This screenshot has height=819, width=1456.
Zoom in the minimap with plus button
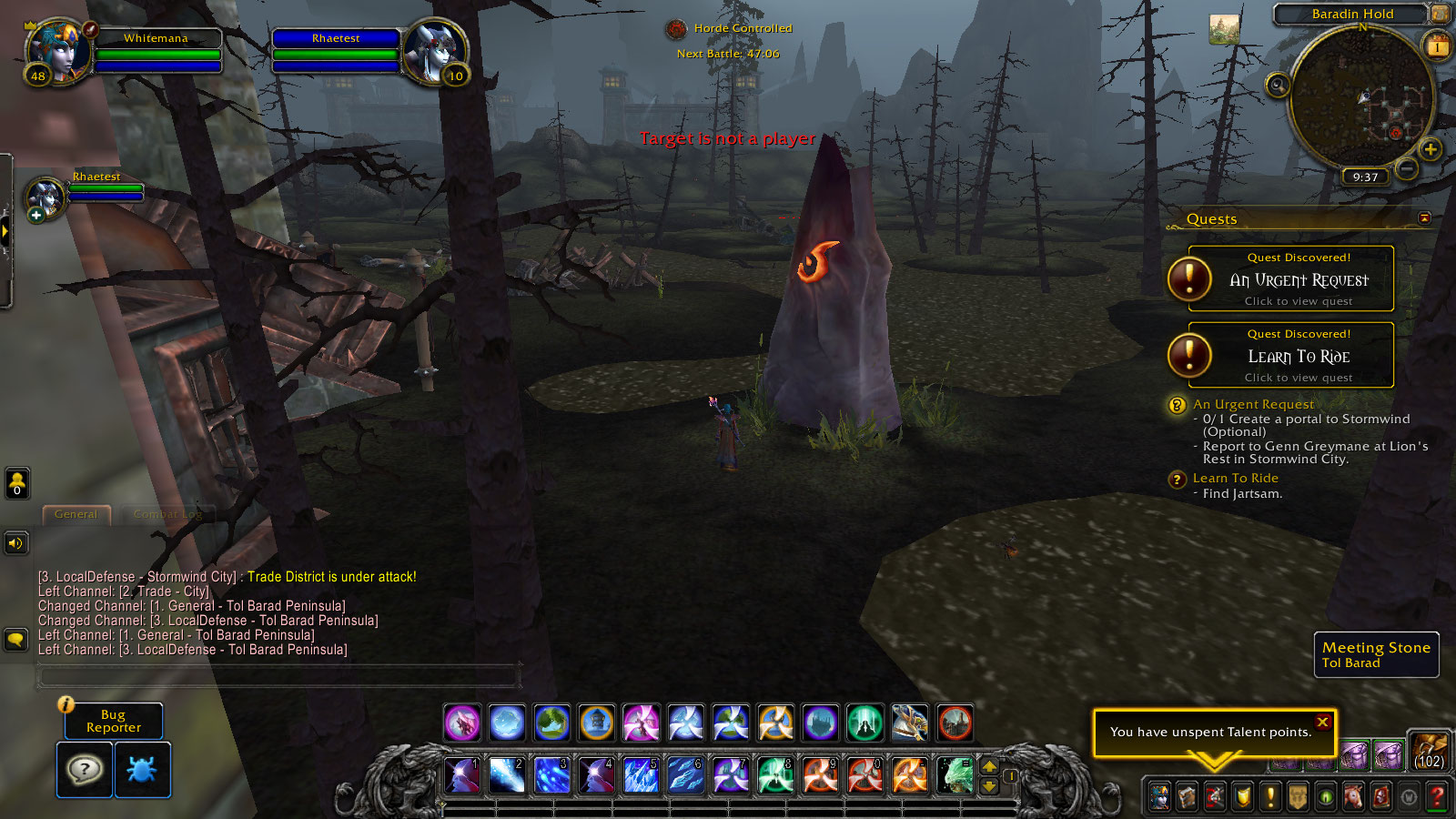(1430, 149)
